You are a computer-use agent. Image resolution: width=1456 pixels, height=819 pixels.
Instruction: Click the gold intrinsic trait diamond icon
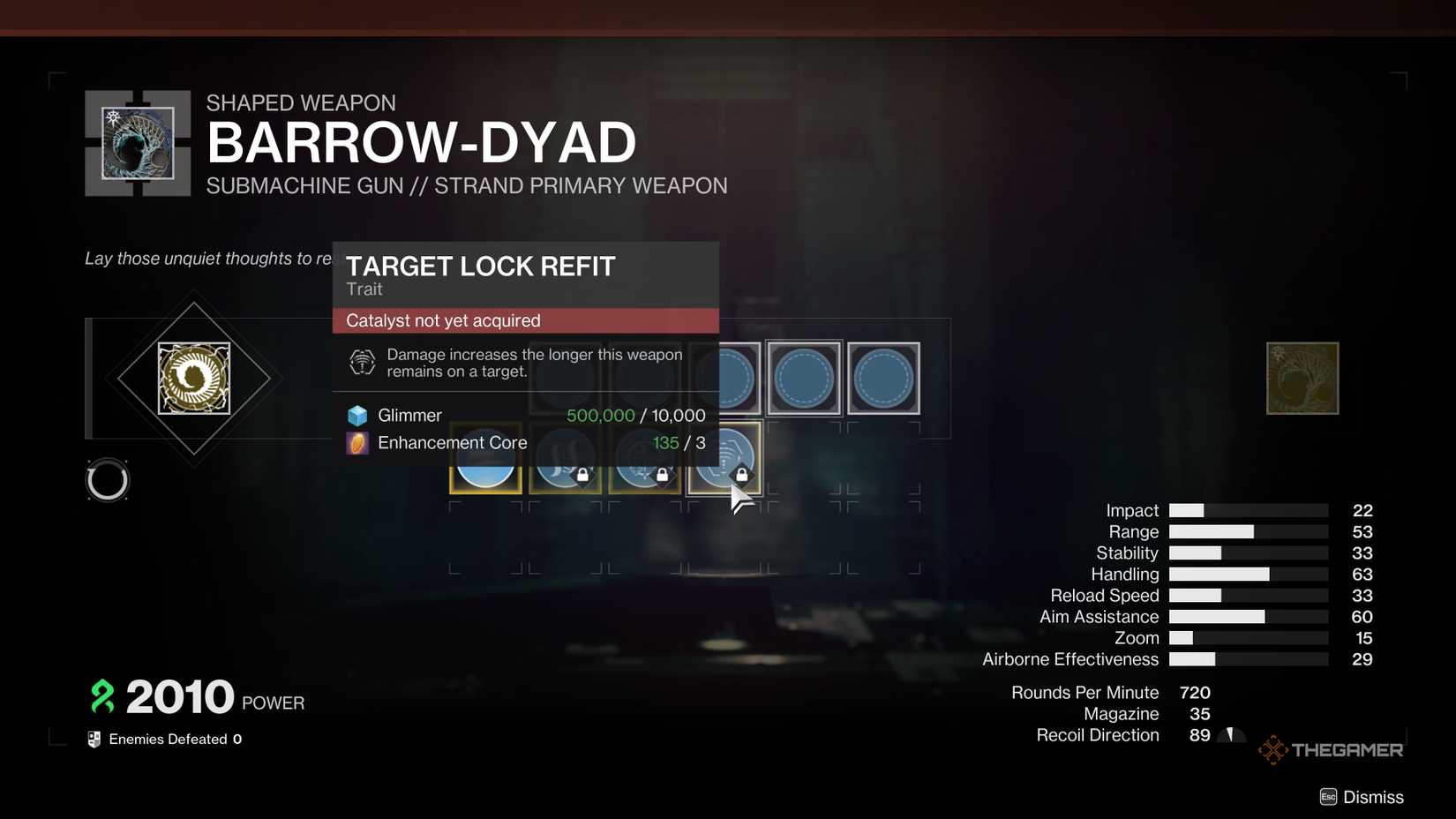tap(194, 378)
